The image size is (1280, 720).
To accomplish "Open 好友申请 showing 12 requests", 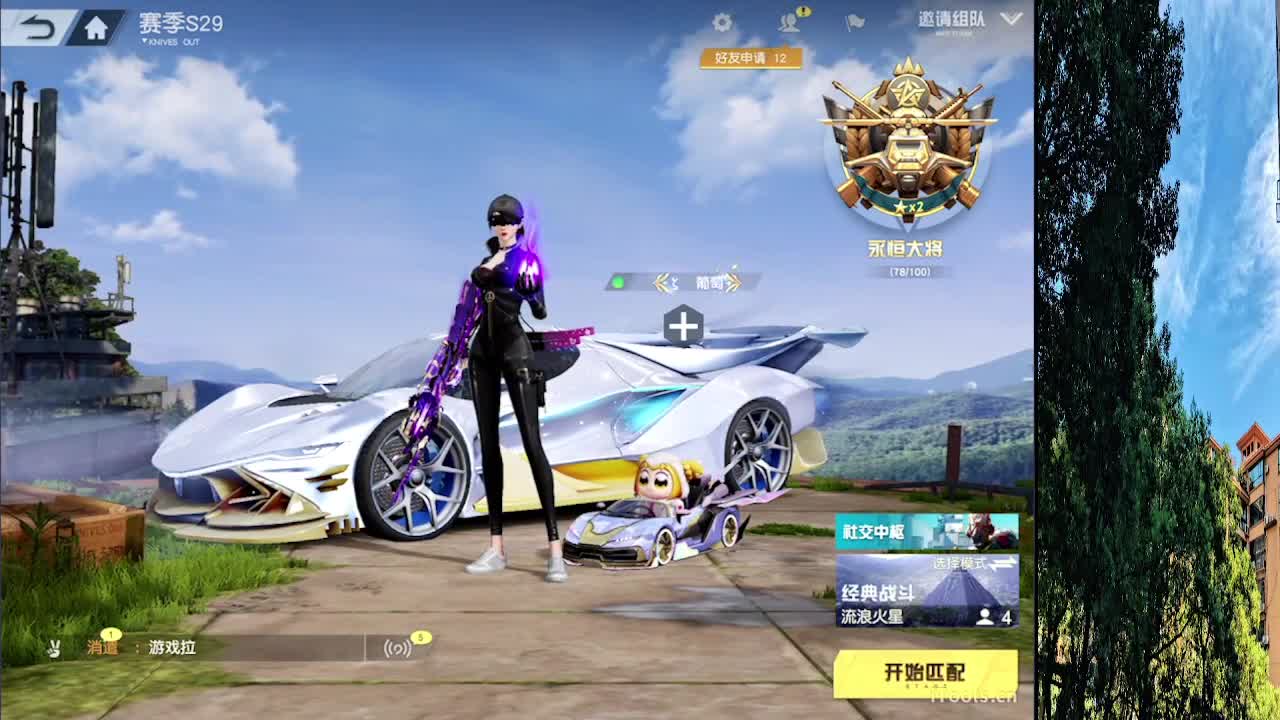I will tap(751, 60).
